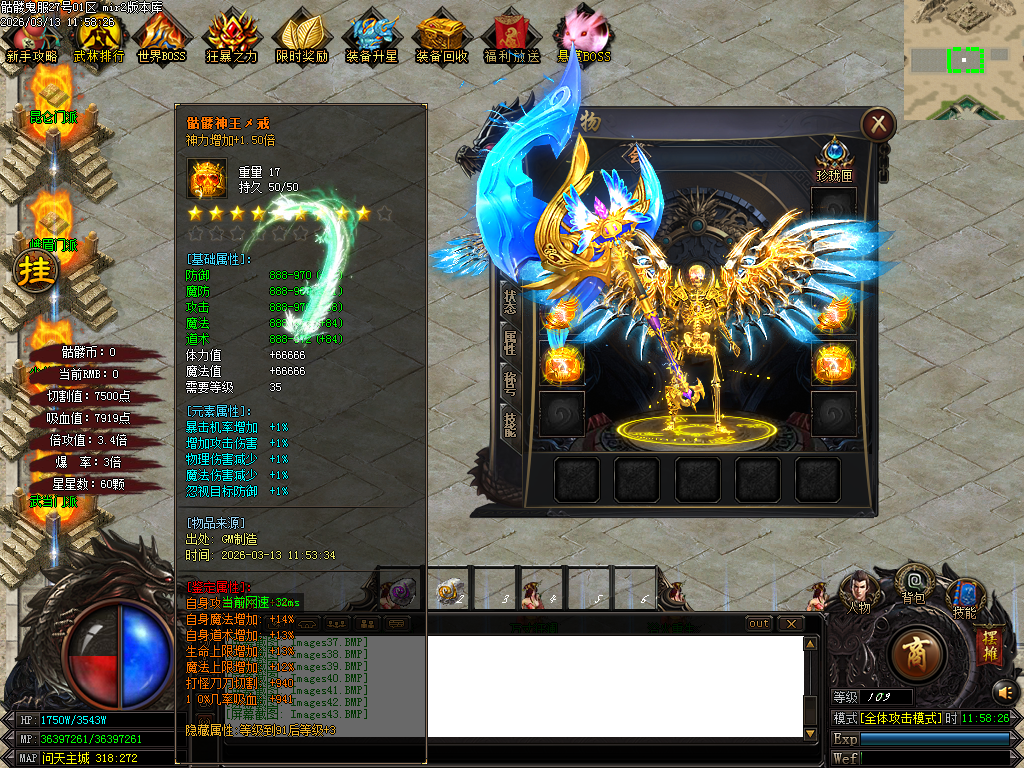Open the 新手攻略 beginner guide

point(31,40)
